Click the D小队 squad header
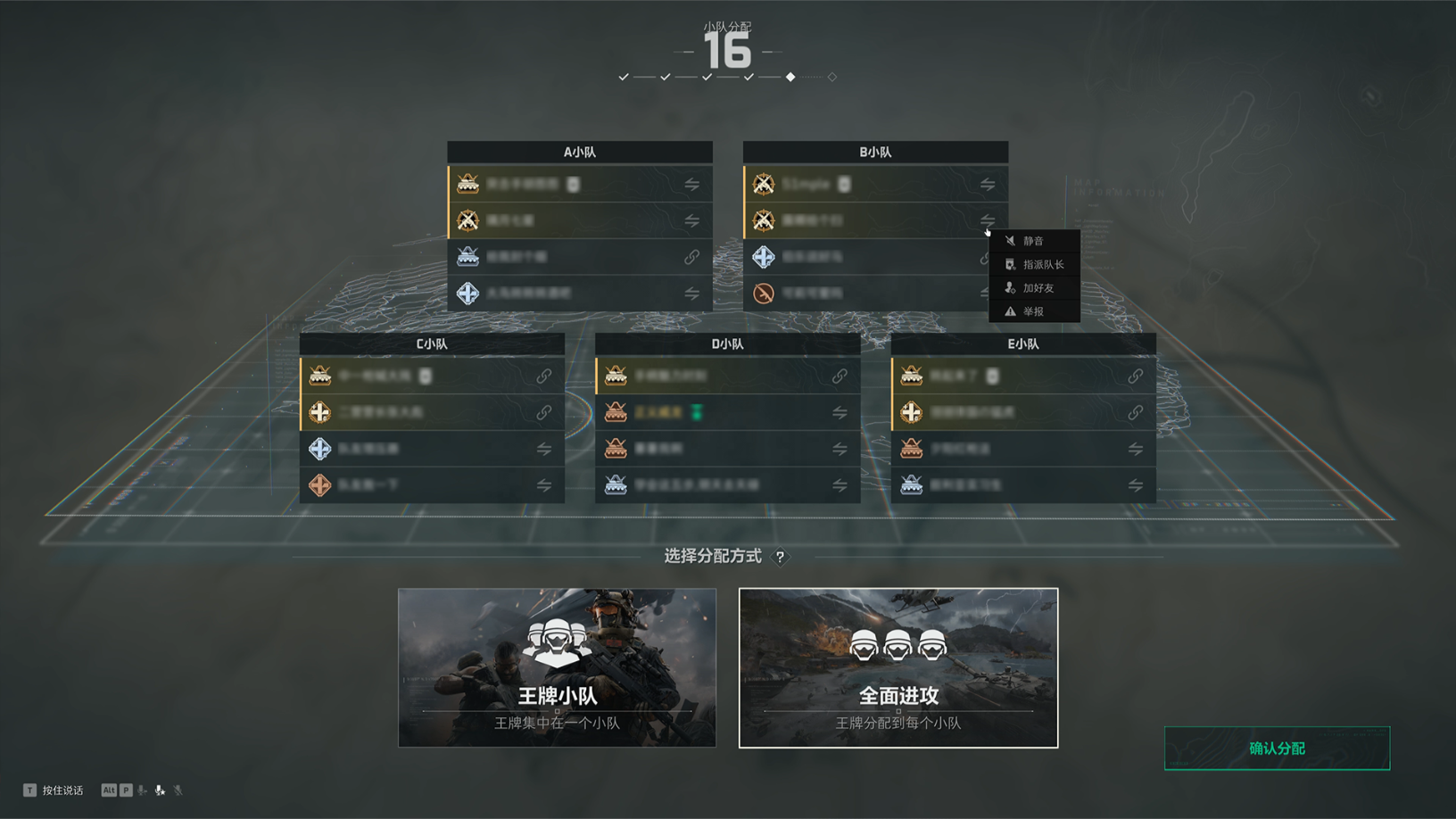 (727, 343)
